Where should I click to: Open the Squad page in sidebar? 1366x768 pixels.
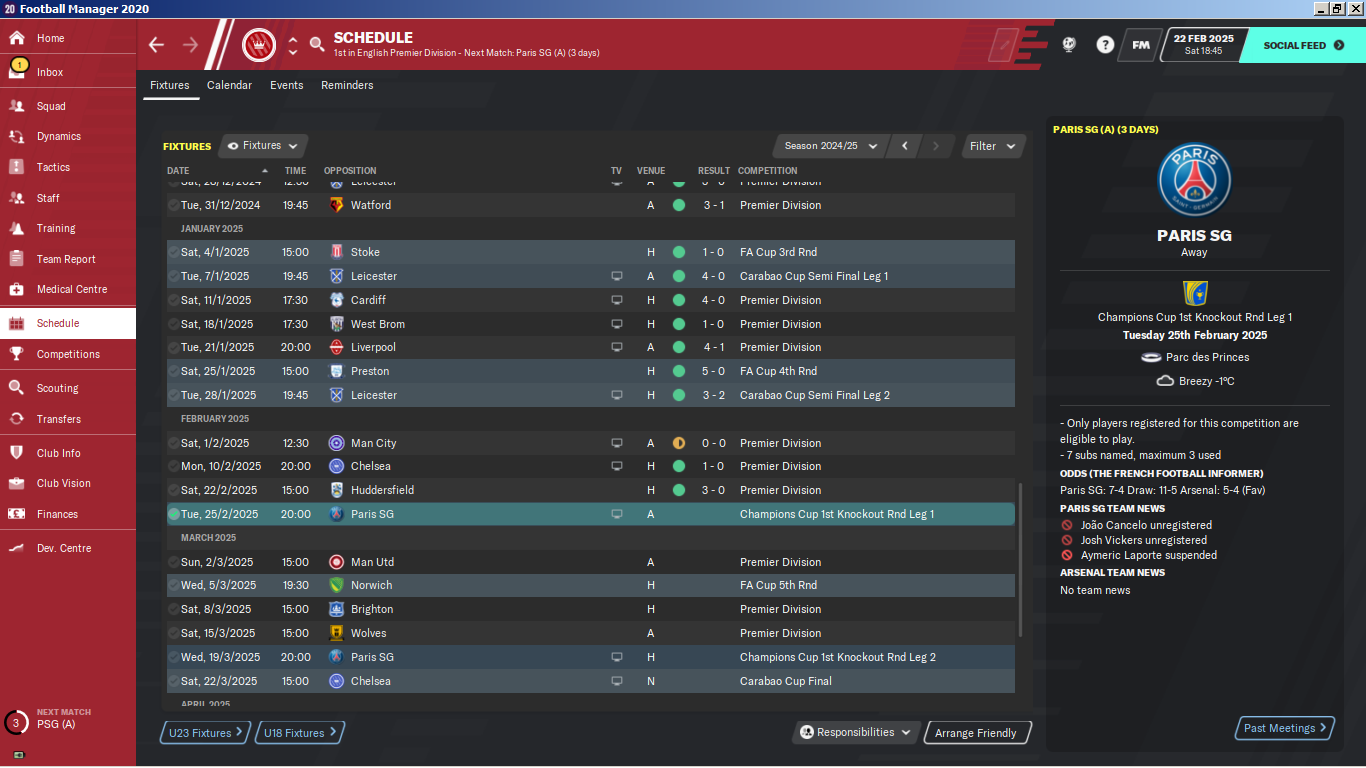(51, 106)
